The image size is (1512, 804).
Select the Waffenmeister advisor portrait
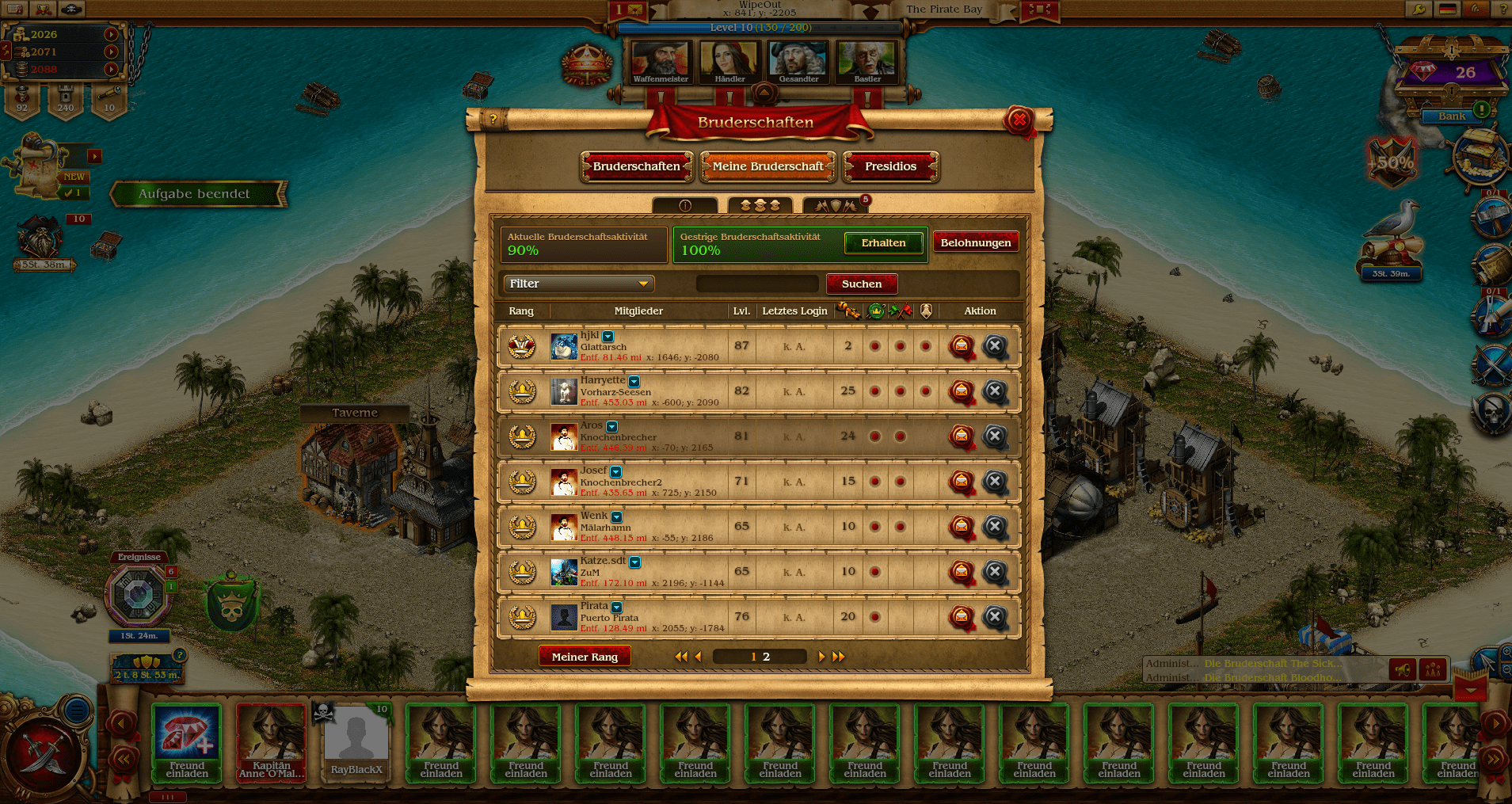[x=661, y=62]
